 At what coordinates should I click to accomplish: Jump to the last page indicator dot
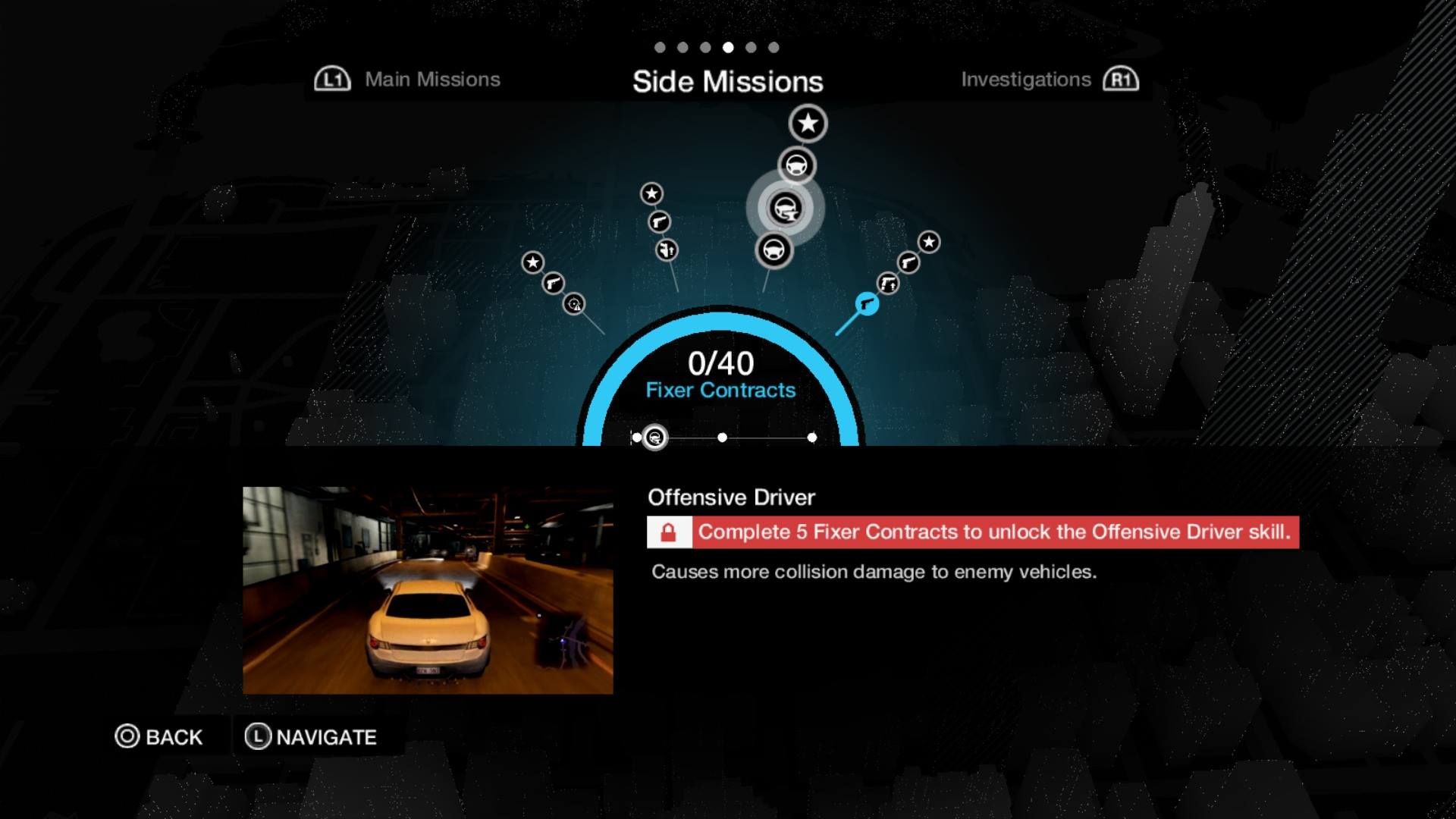pyautogui.click(x=773, y=47)
